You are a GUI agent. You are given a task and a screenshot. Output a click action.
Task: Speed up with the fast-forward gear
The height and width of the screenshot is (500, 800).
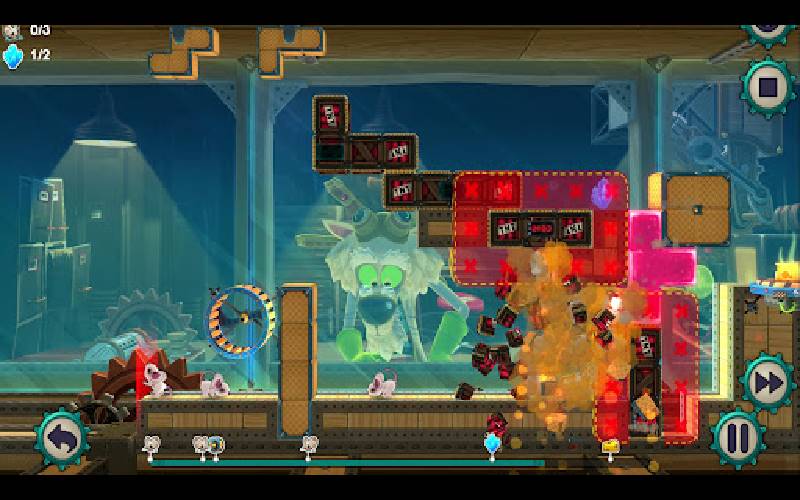tap(767, 381)
